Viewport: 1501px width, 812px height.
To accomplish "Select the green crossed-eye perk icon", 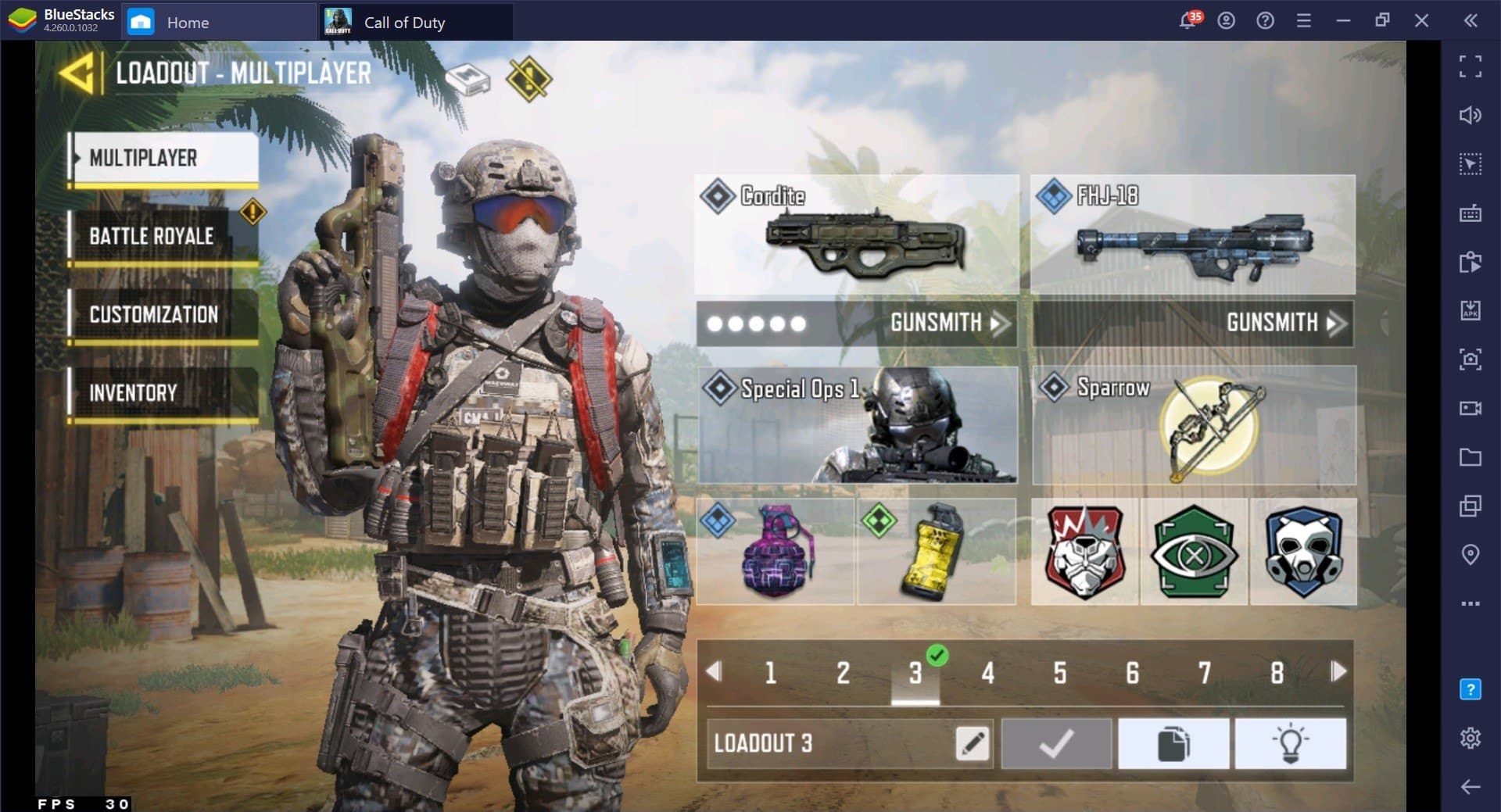I will [1194, 552].
